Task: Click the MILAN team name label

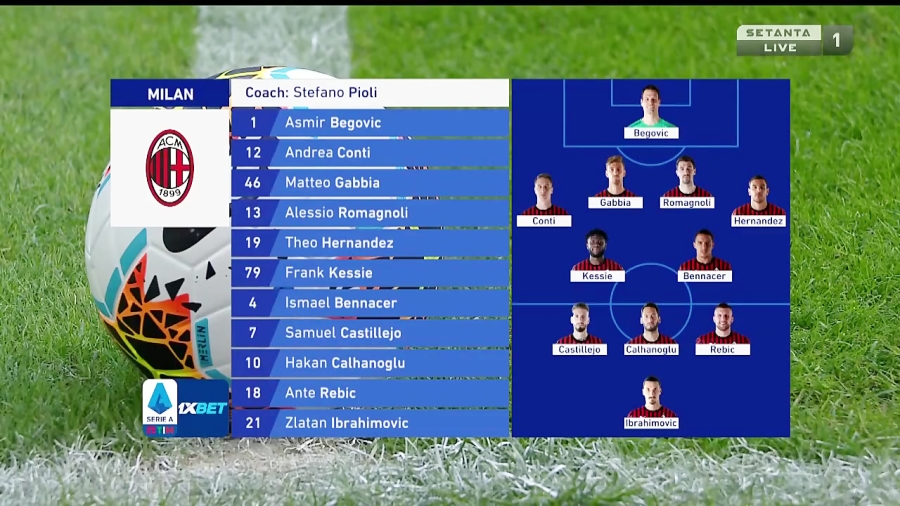Action: click(x=170, y=94)
